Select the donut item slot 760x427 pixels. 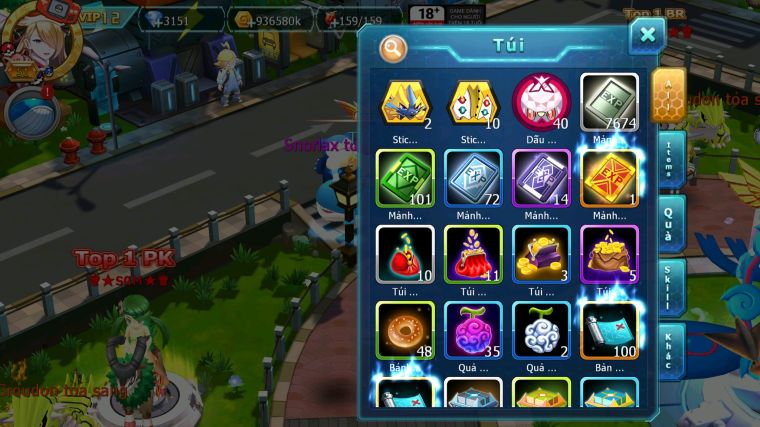pos(405,329)
